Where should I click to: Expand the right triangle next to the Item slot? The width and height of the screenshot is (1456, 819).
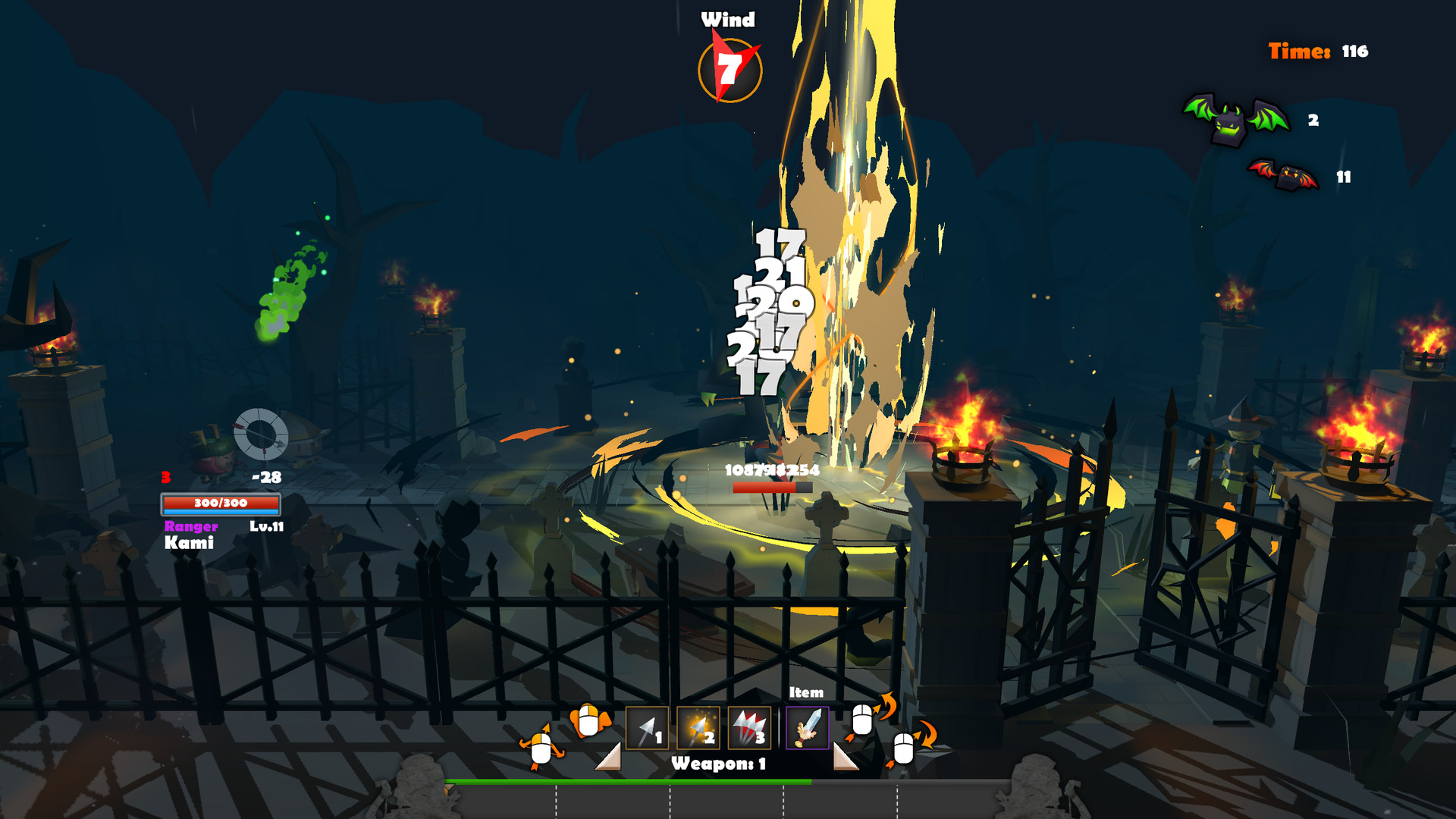pyautogui.click(x=842, y=758)
